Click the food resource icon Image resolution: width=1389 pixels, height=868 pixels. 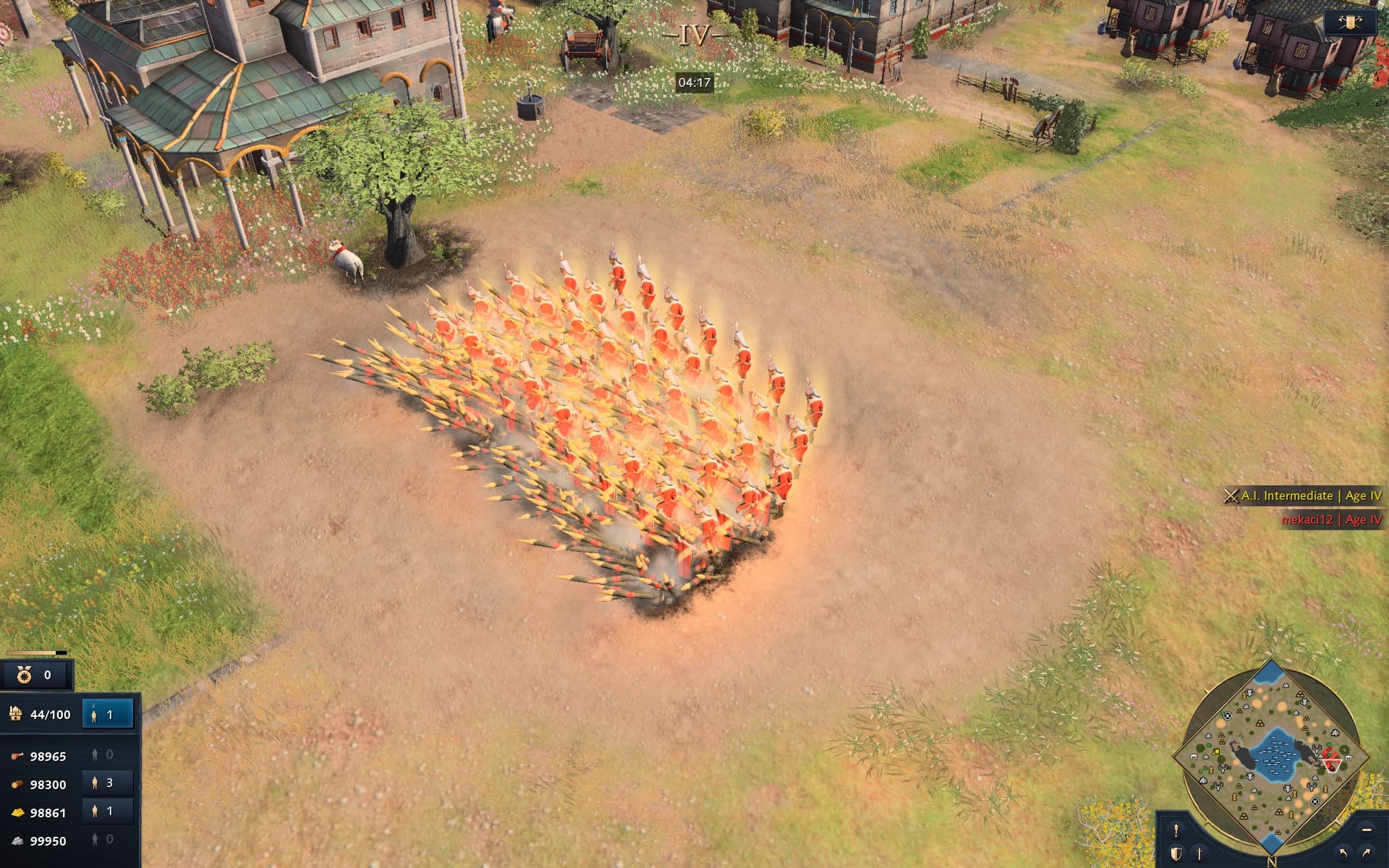coord(18,755)
